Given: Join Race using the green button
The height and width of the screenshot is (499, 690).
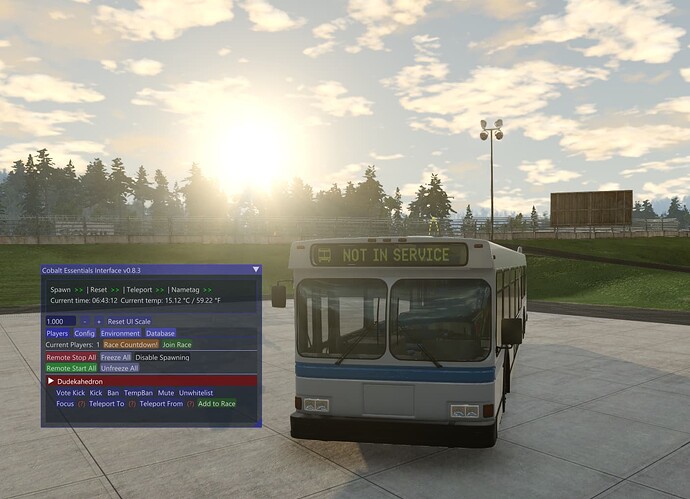Looking at the screenshot, I should [x=177, y=344].
